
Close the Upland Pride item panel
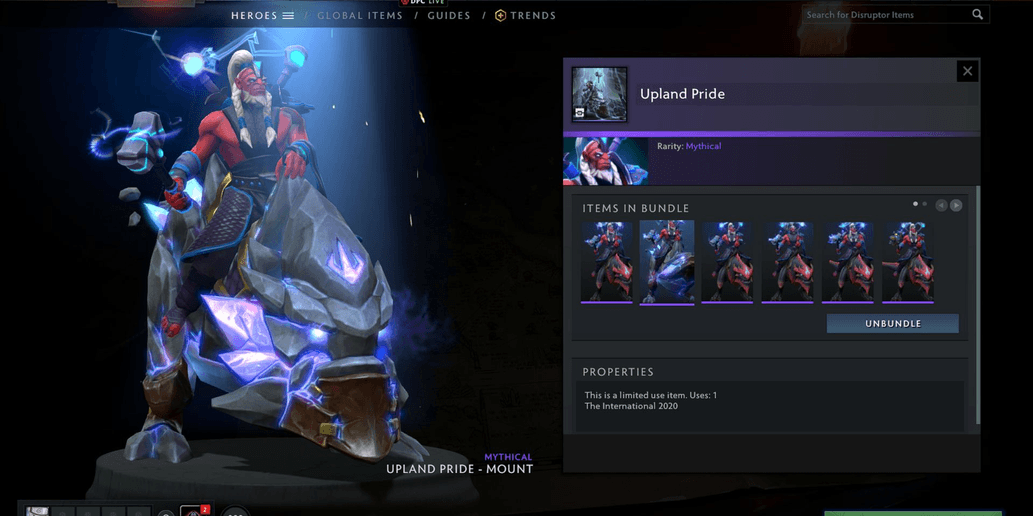pos(966,71)
